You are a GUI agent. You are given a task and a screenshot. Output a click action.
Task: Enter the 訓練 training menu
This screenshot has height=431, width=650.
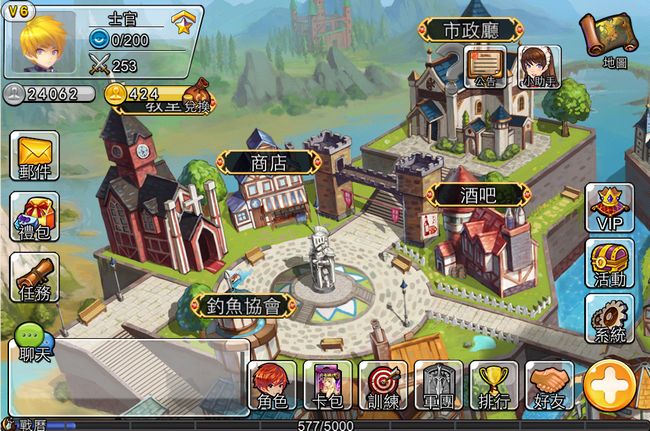[x=384, y=387]
